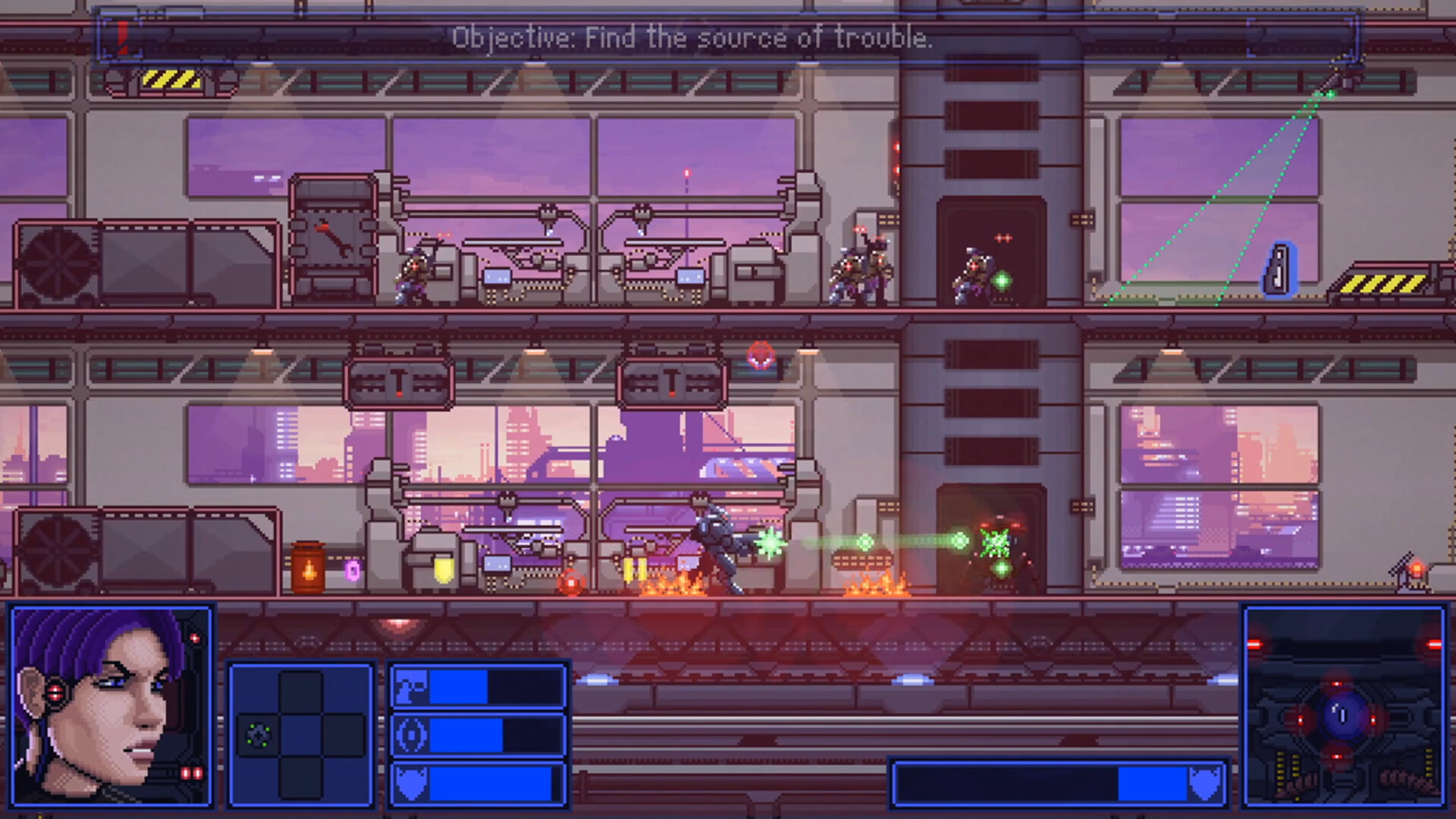Screen dimensions: 1456x819
Task: Choose the green-dotted gadget in the item cross
Action: click(x=259, y=735)
